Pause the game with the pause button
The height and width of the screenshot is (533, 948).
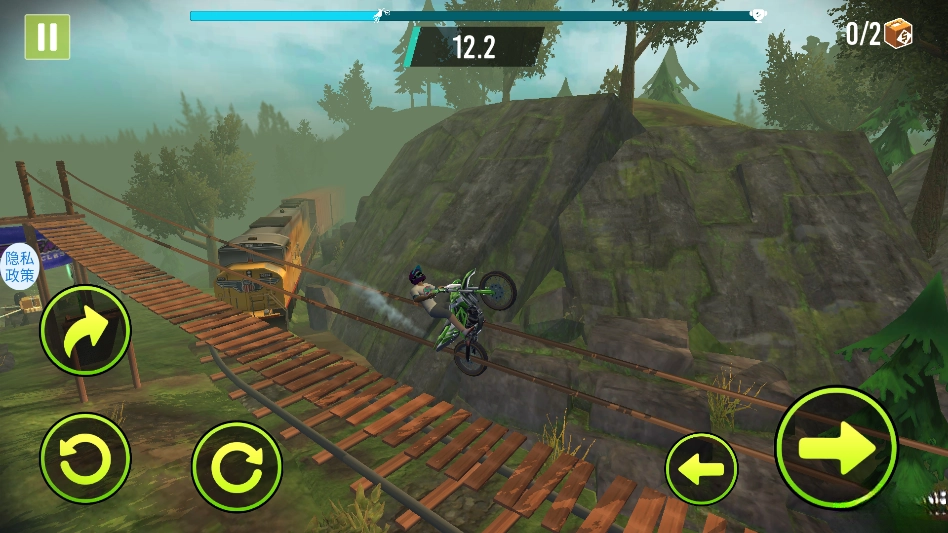47,37
